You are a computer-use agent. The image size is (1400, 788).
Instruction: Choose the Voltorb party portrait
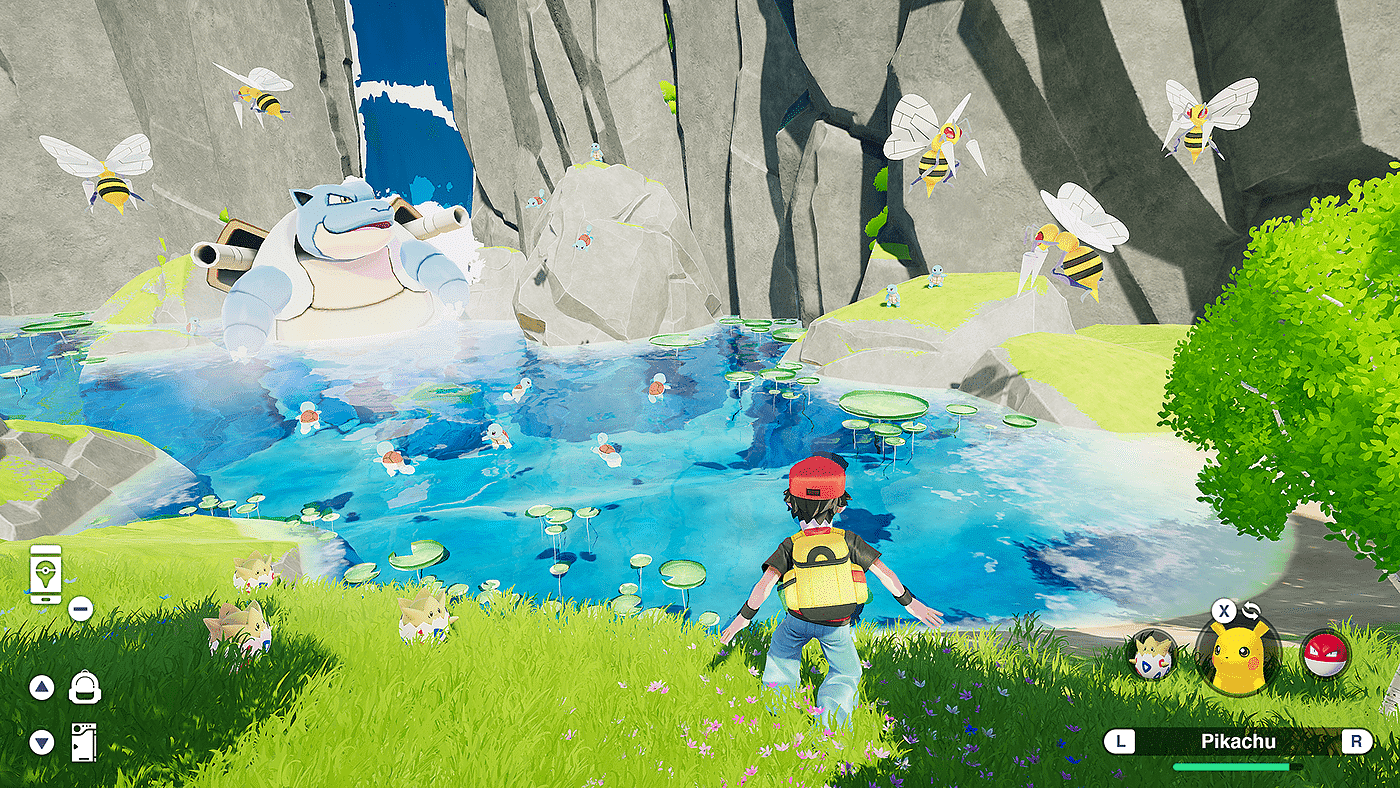(x=1326, y=655)
